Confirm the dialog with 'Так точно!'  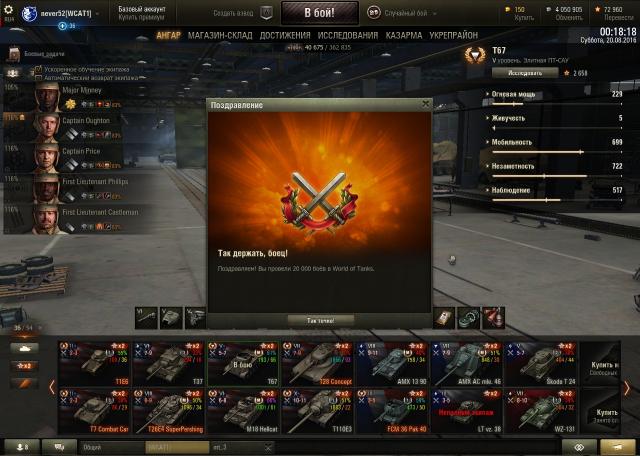point(321,320)
